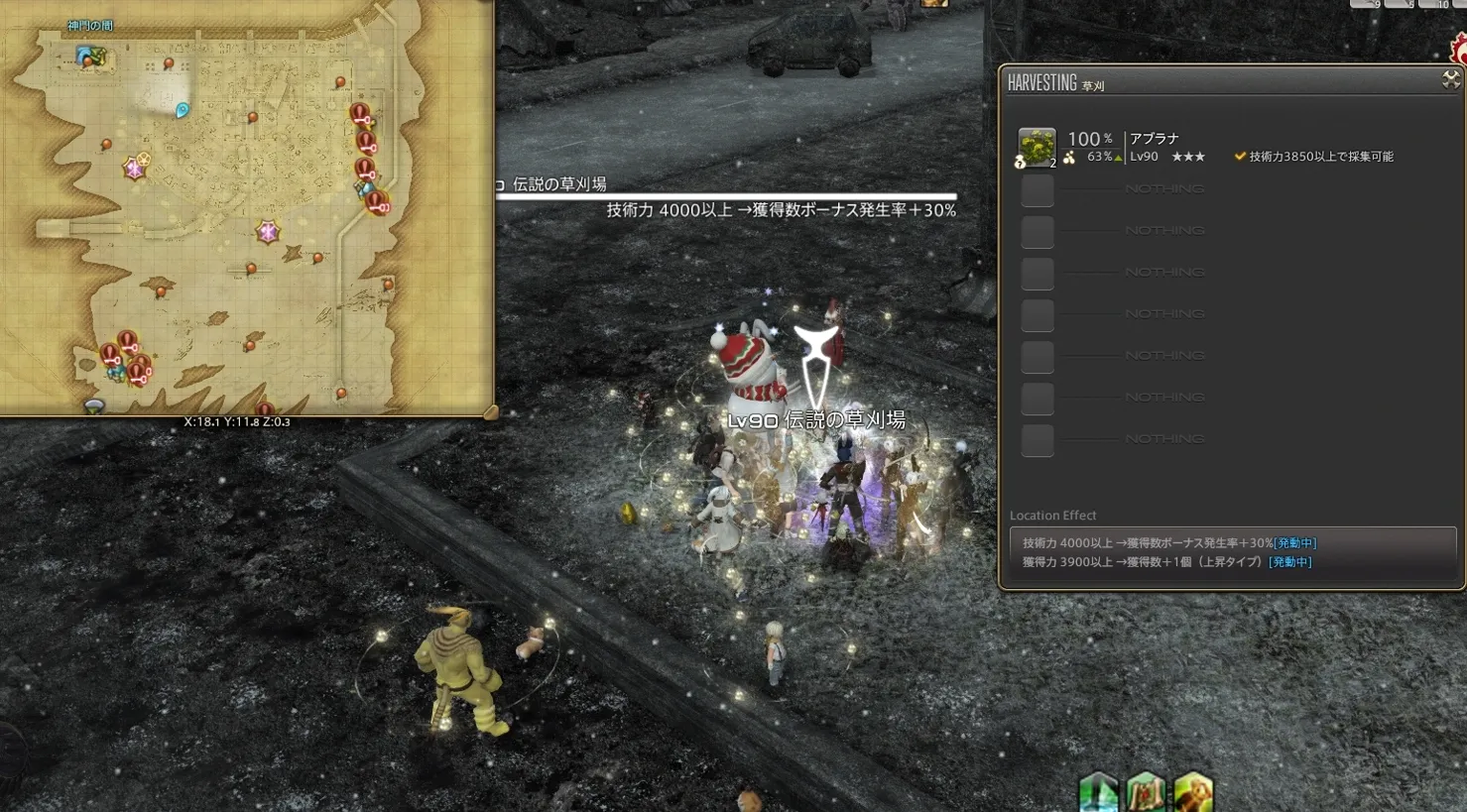The height and width of the screenshot is (812, 1467).
Task: Activate the yellow creature hotbar icon
Action: [x=1193, y=793]
